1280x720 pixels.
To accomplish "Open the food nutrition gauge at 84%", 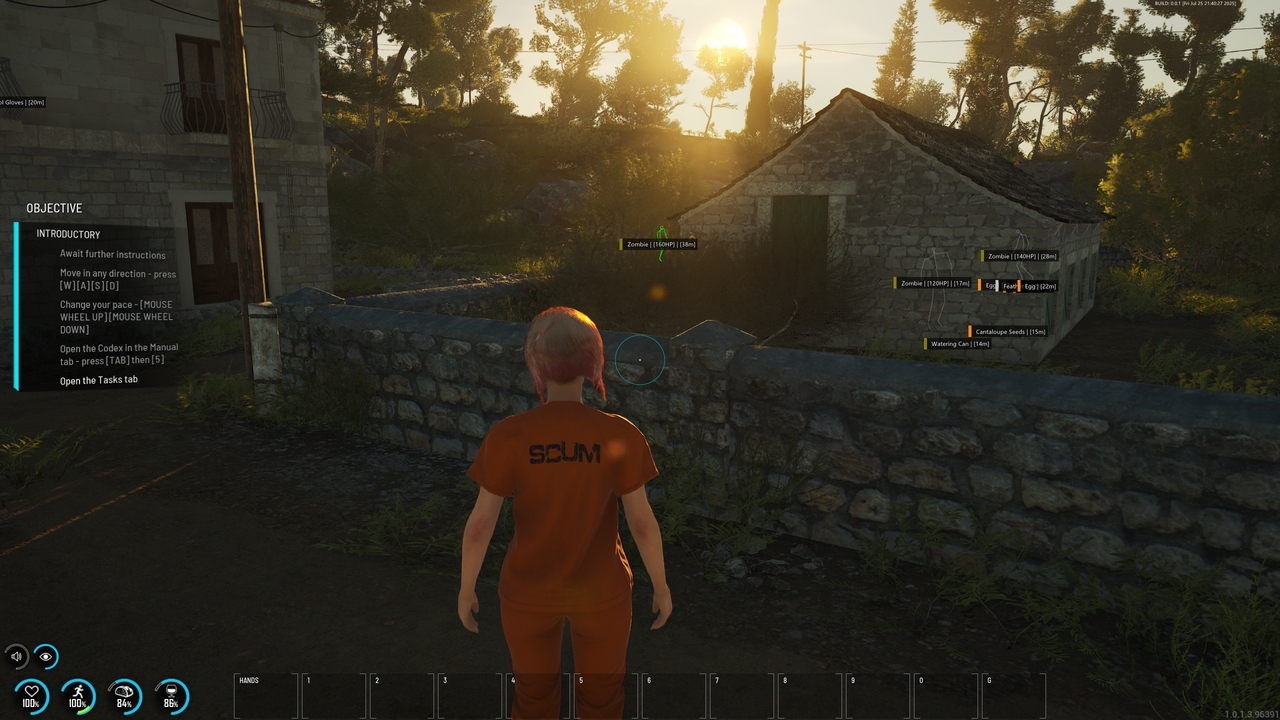I will [x=124, y=695].
